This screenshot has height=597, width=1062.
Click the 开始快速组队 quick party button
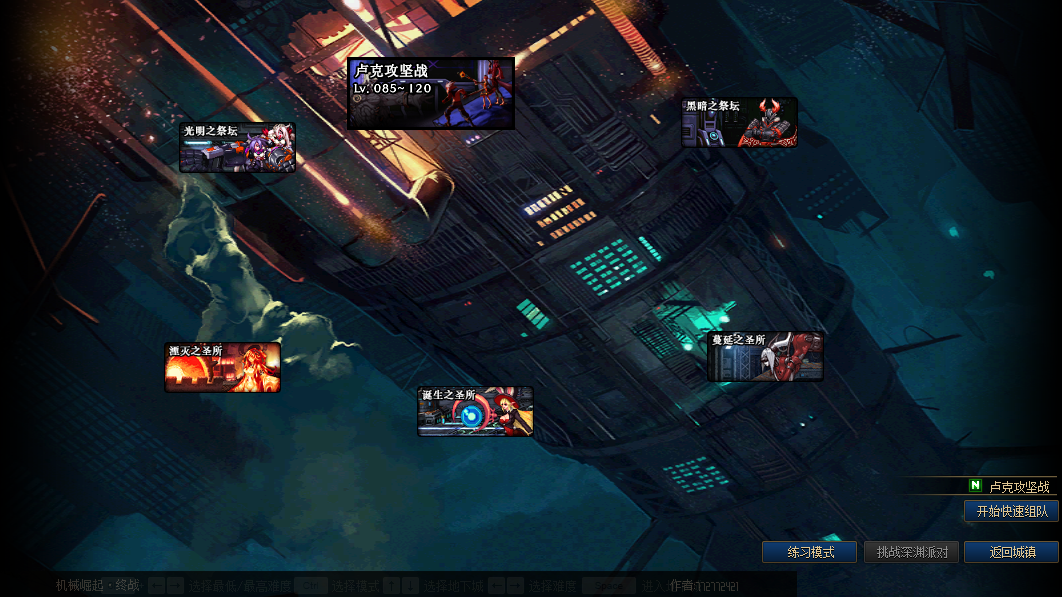tap(1011, 511)
